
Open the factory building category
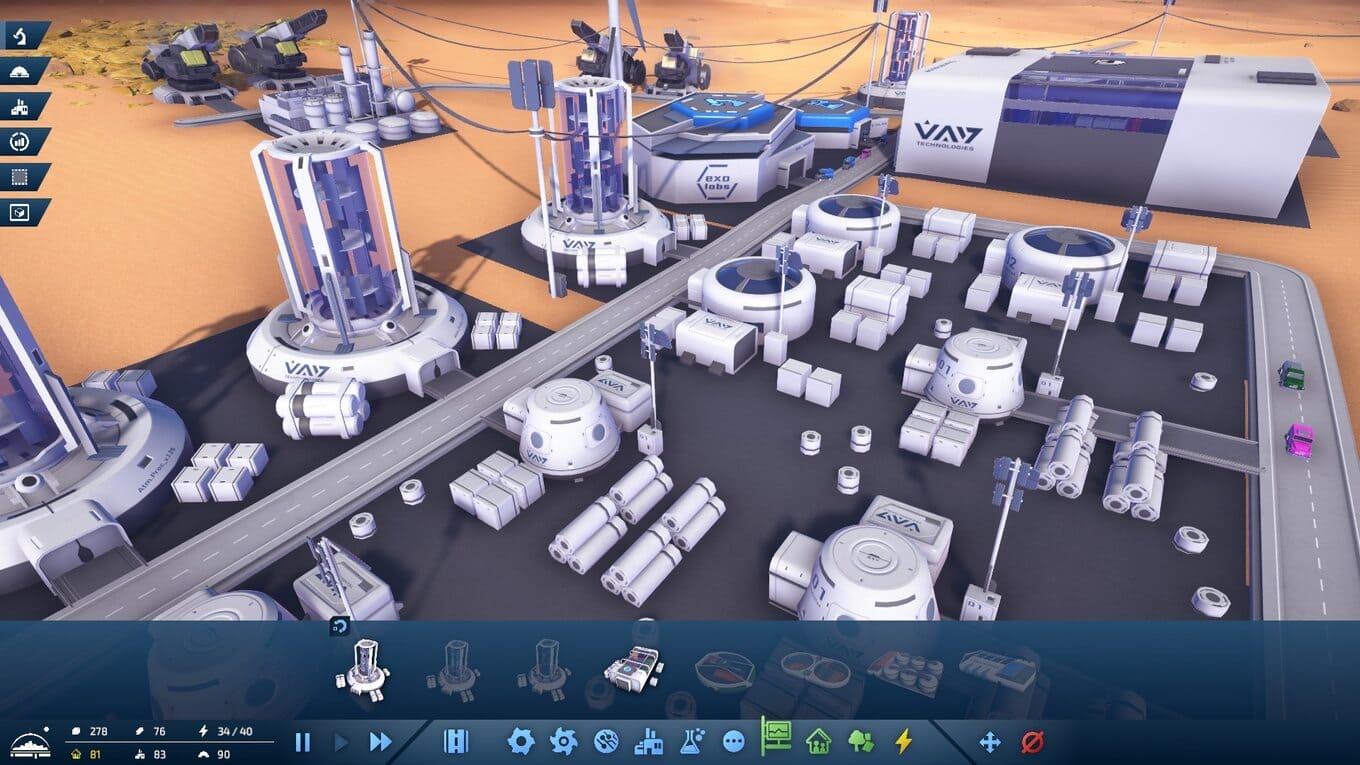pyautogui.click(x=649, y=741)
